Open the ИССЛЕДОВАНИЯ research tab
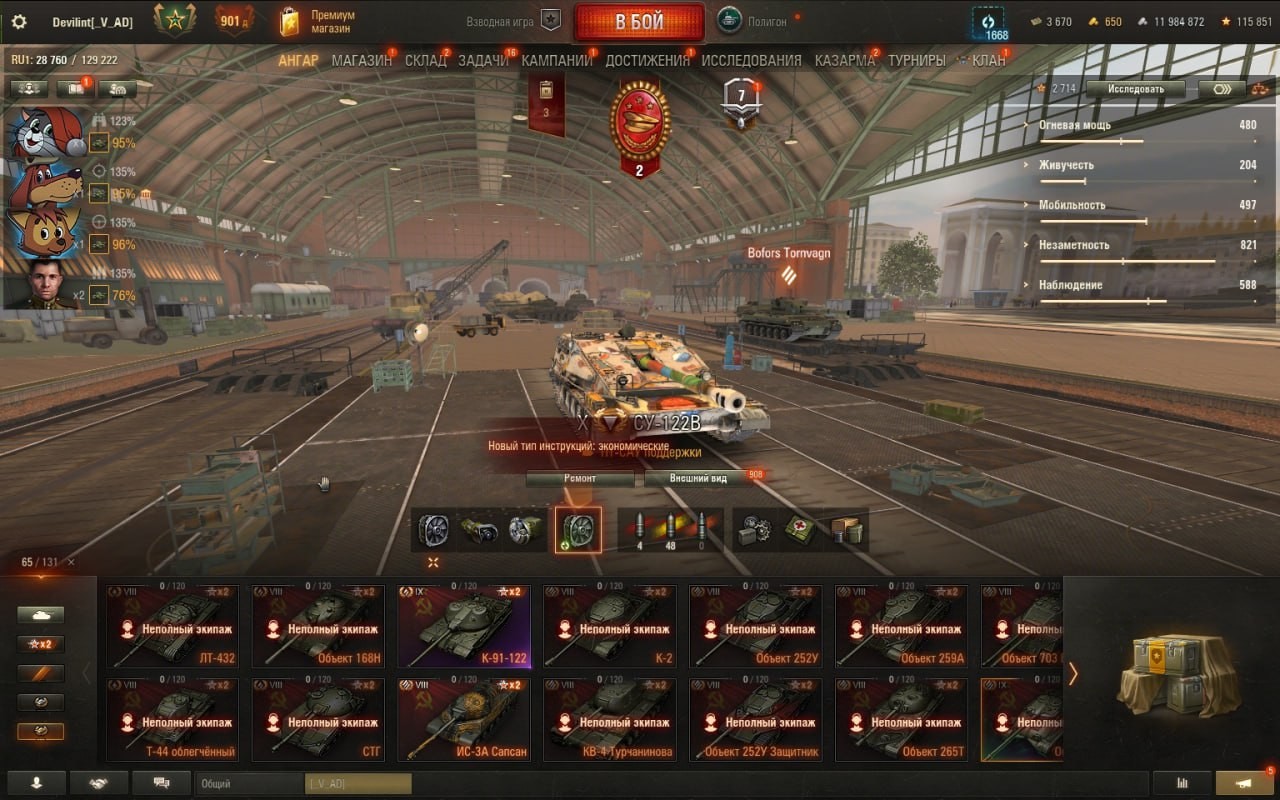 coord(751,60)
